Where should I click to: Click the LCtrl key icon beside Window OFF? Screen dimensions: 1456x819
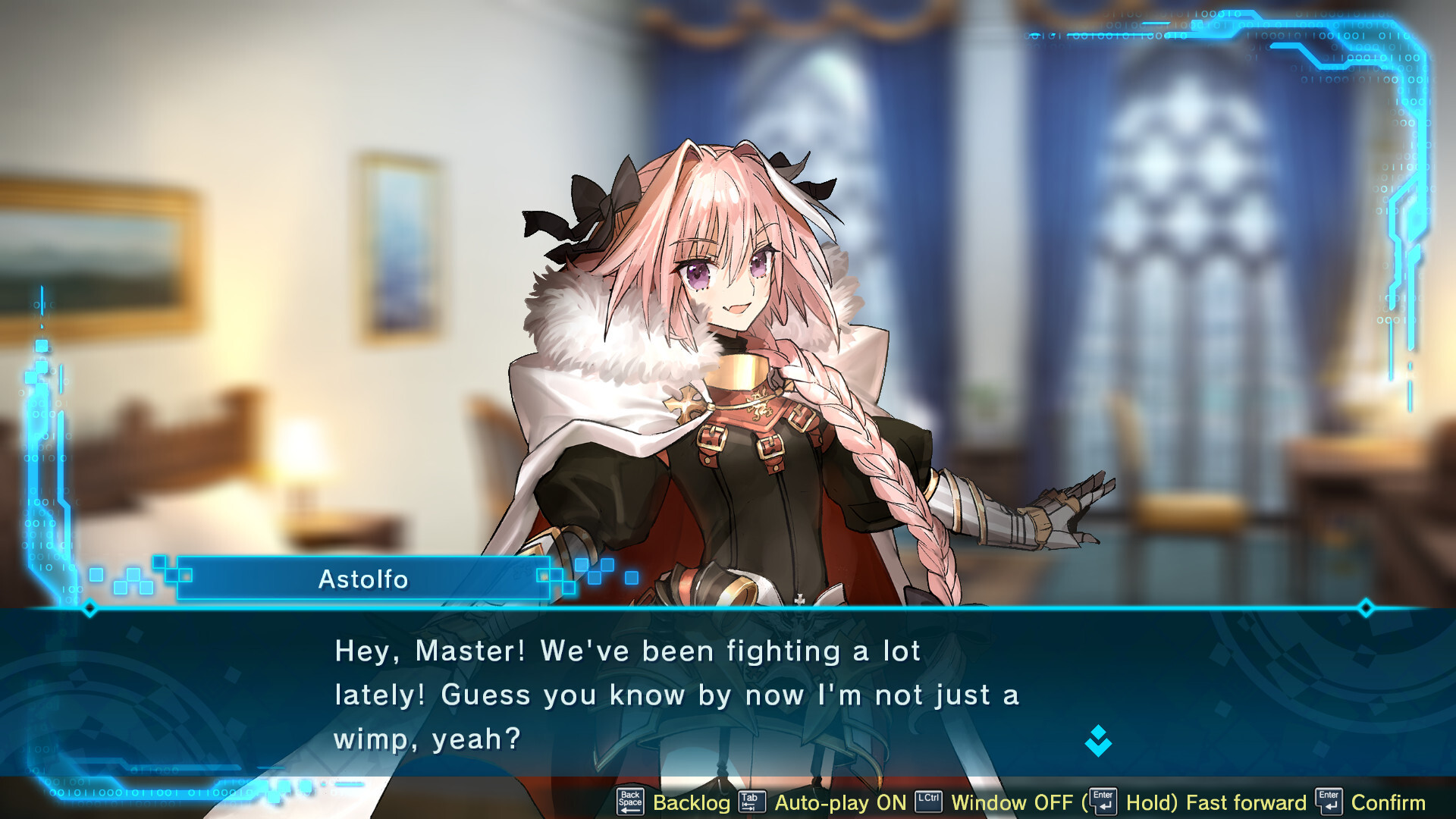(x=927, y=802)
